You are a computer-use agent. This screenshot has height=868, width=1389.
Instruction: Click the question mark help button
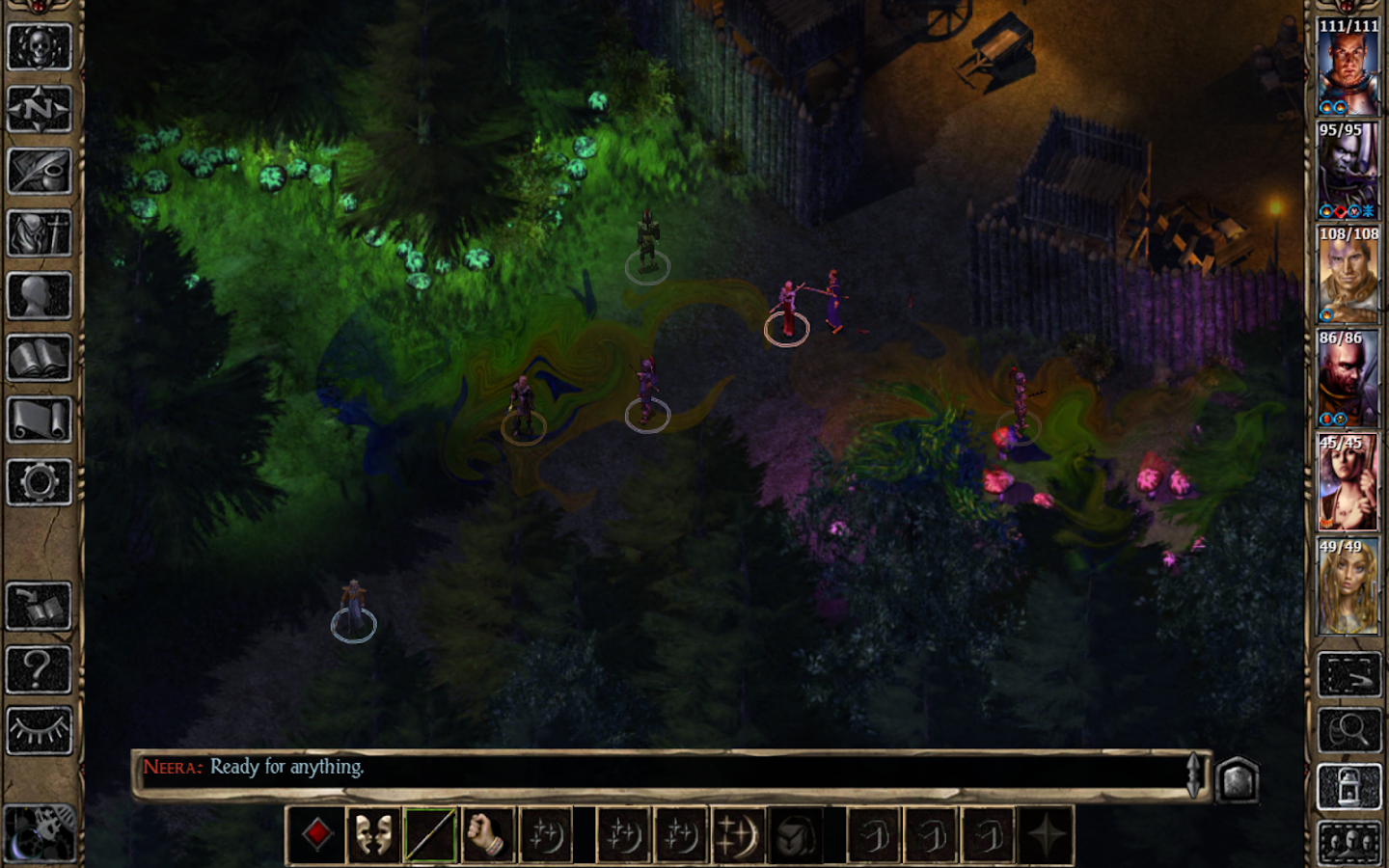(40, 668)
